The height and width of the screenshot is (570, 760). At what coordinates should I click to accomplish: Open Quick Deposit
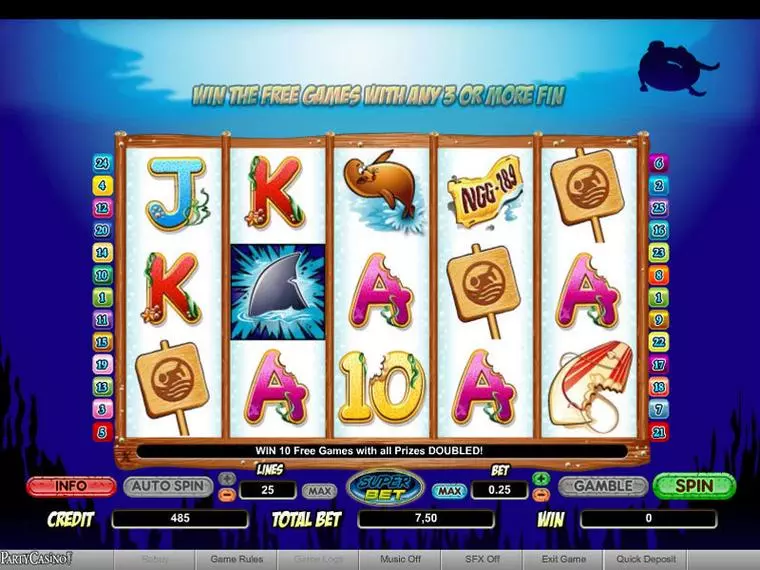click(x=646, y=559)
